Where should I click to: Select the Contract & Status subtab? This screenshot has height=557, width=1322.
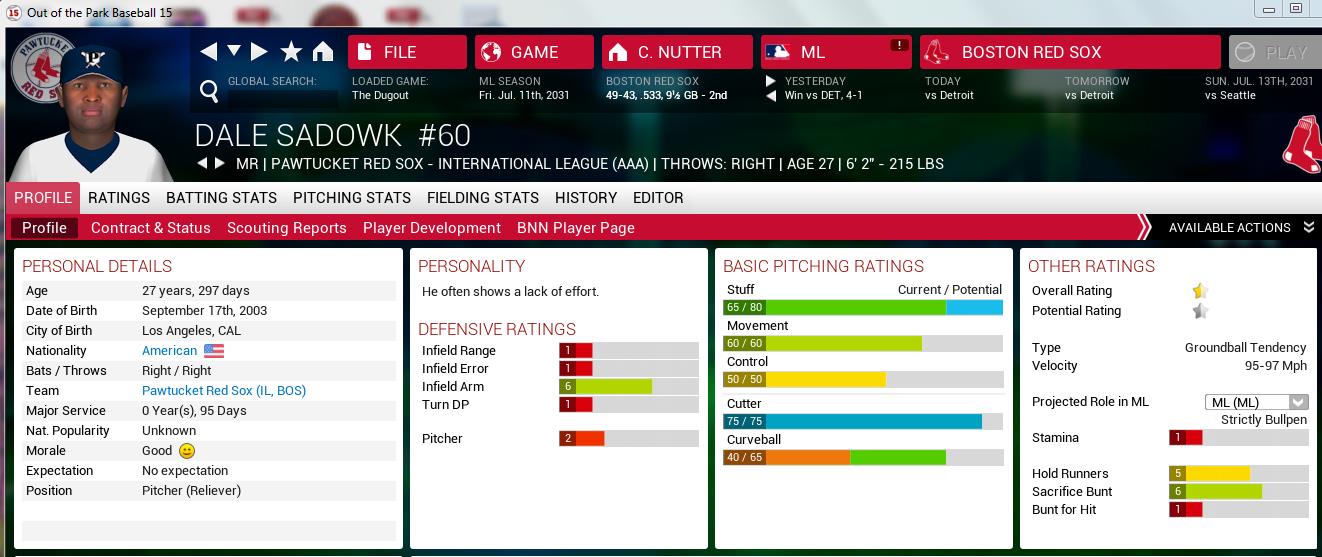151,228
